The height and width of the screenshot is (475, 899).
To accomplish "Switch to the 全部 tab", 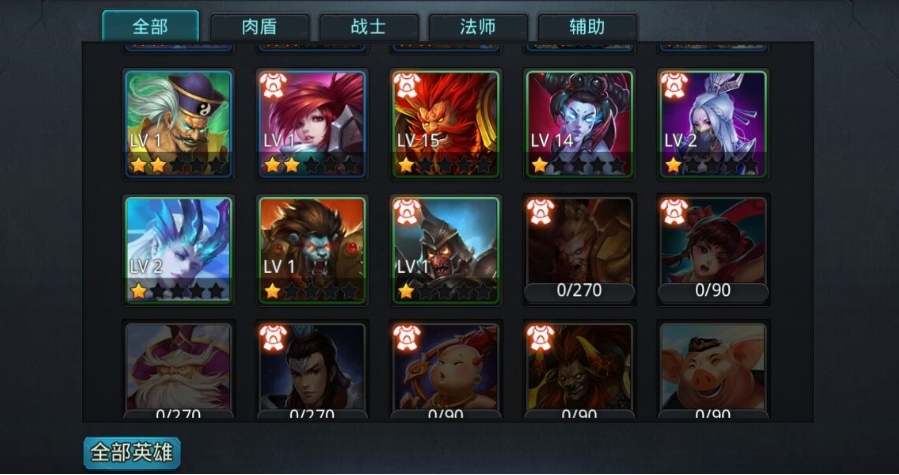I will [150, 26].
